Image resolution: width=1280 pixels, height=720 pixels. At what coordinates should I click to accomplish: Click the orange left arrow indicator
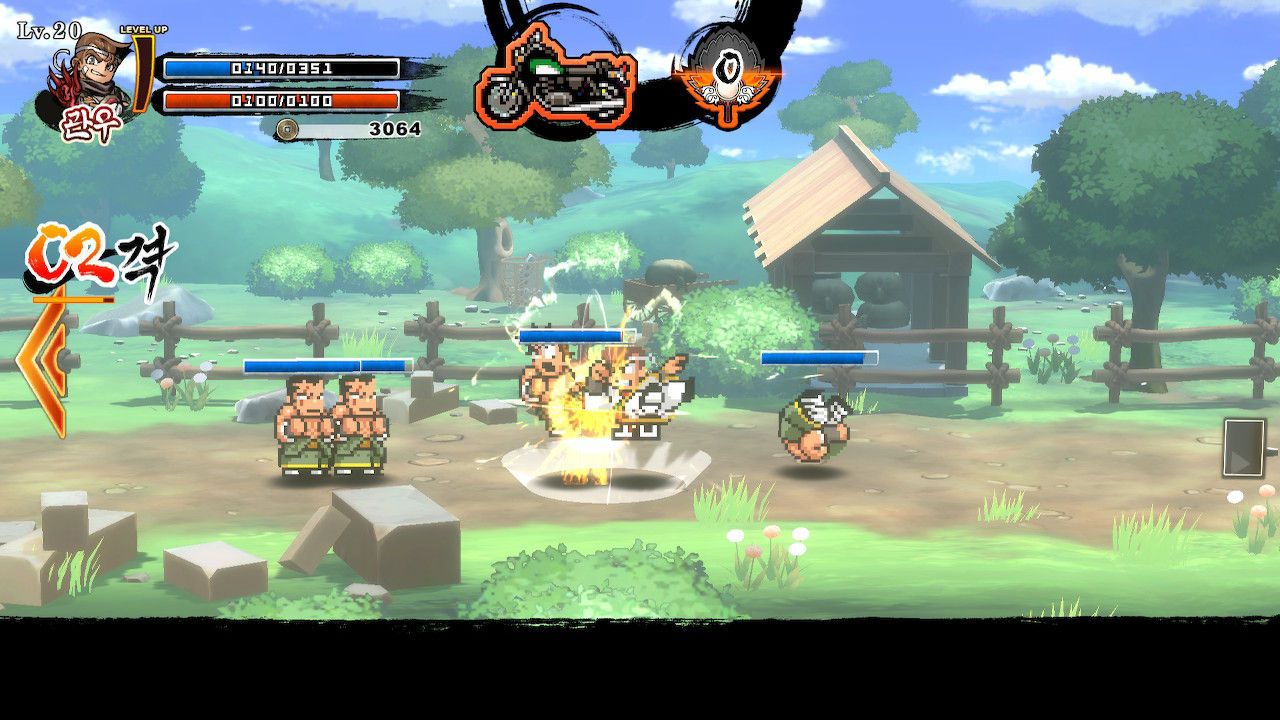(x=46, y=365)
